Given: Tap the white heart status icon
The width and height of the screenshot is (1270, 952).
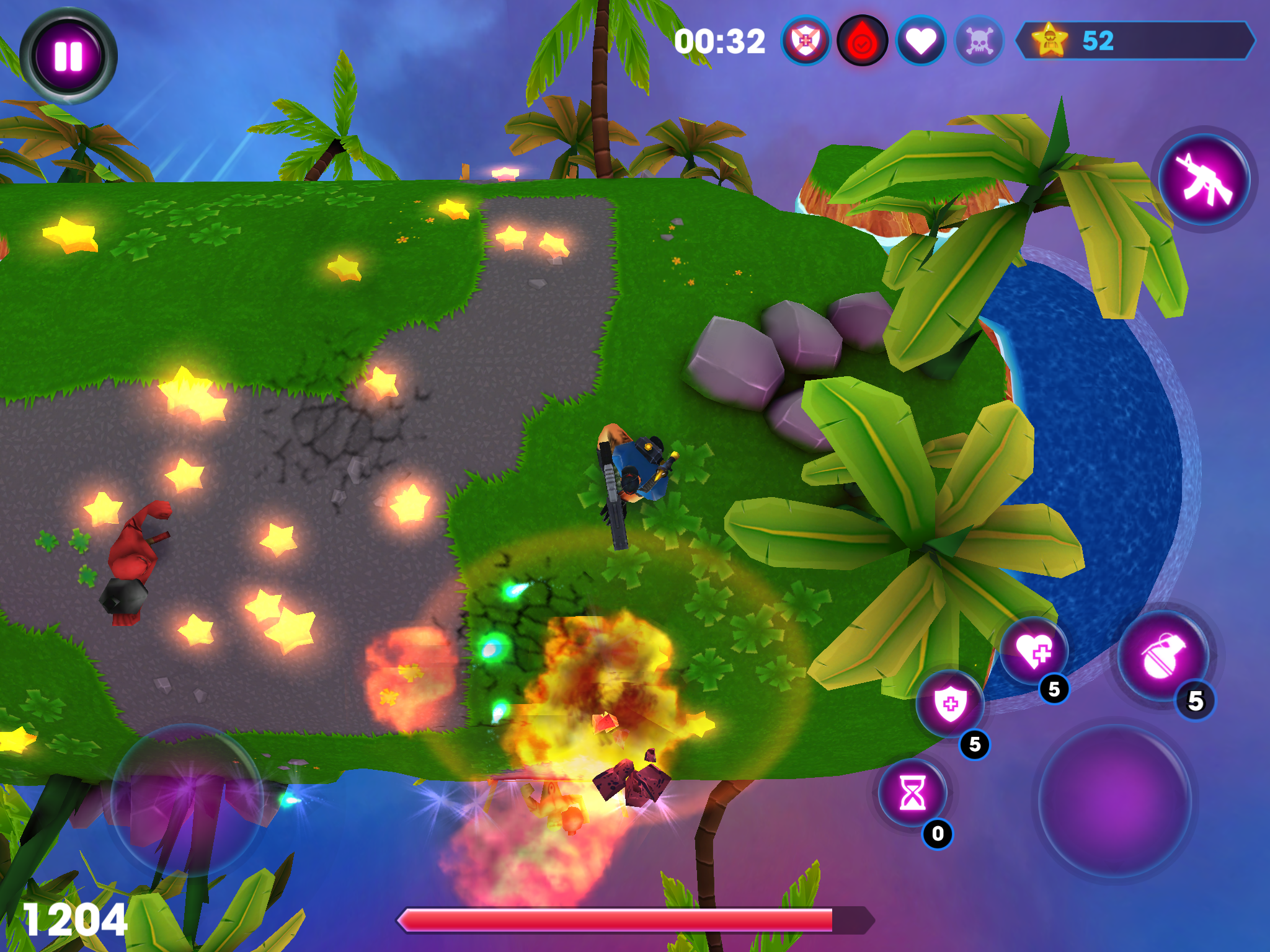Looking at the screenshot, I should tap(921, 42).
